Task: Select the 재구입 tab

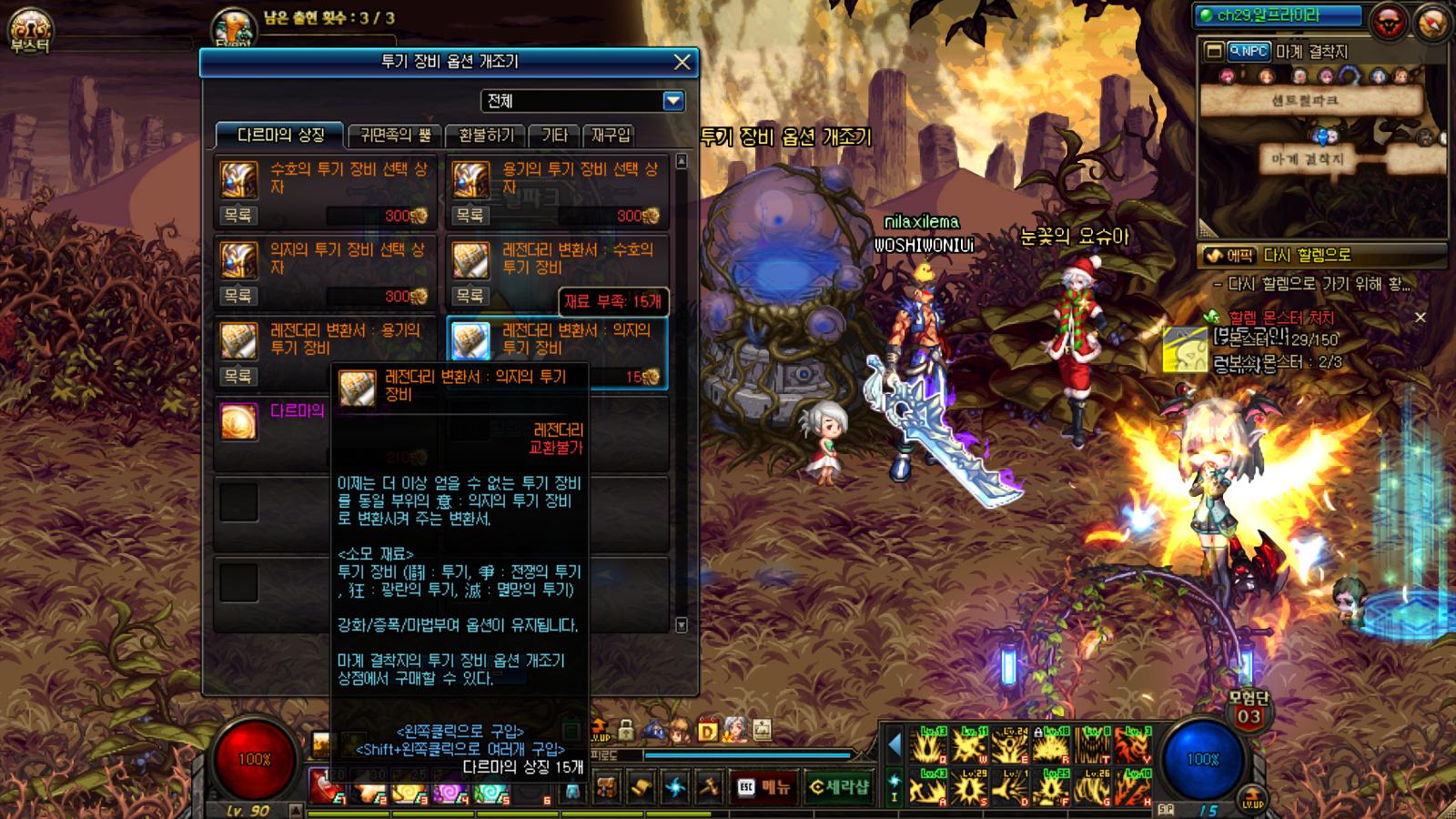Action: [611, 136]
